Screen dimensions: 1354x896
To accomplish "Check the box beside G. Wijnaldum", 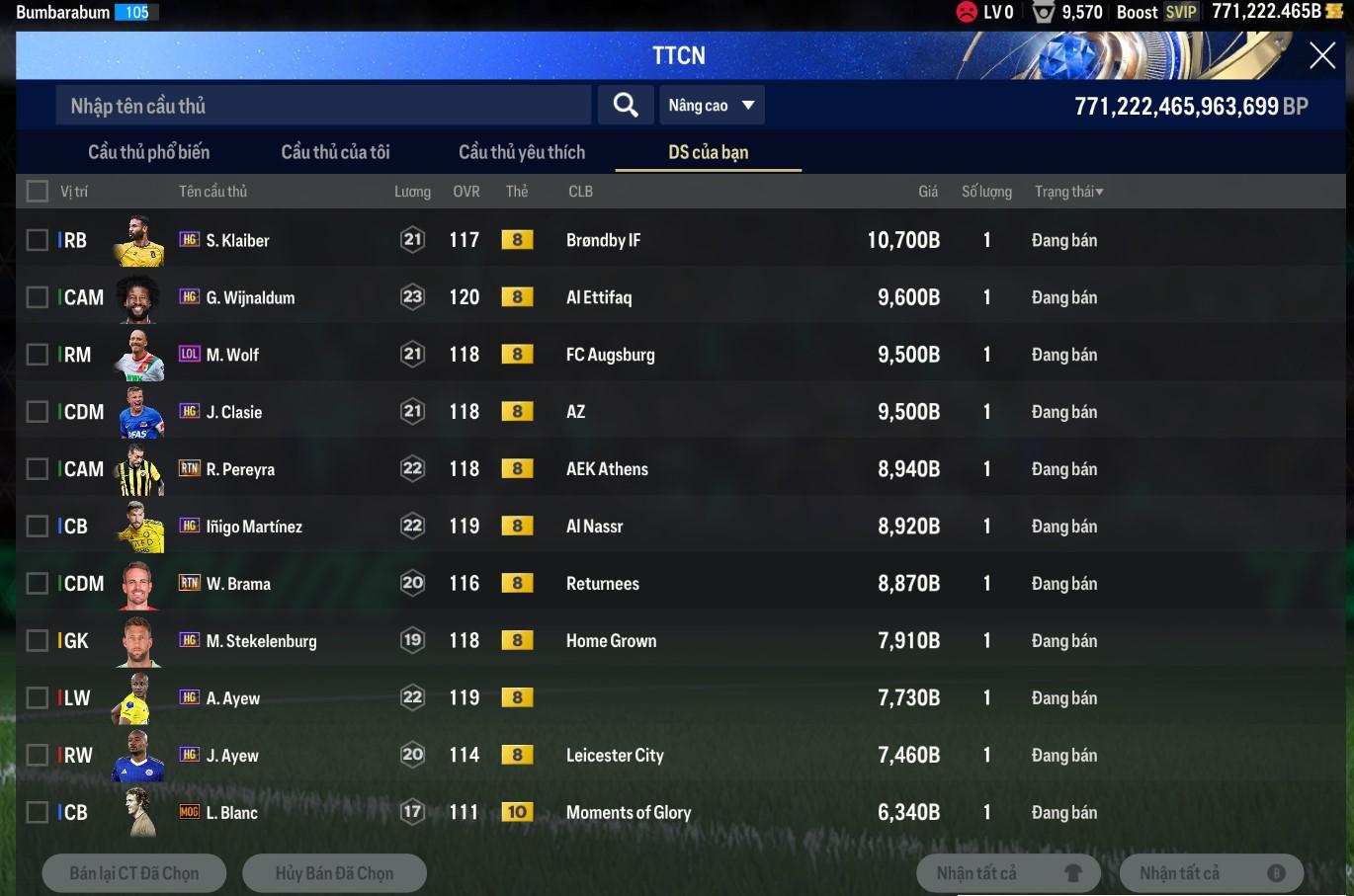I will pos(38,297).
